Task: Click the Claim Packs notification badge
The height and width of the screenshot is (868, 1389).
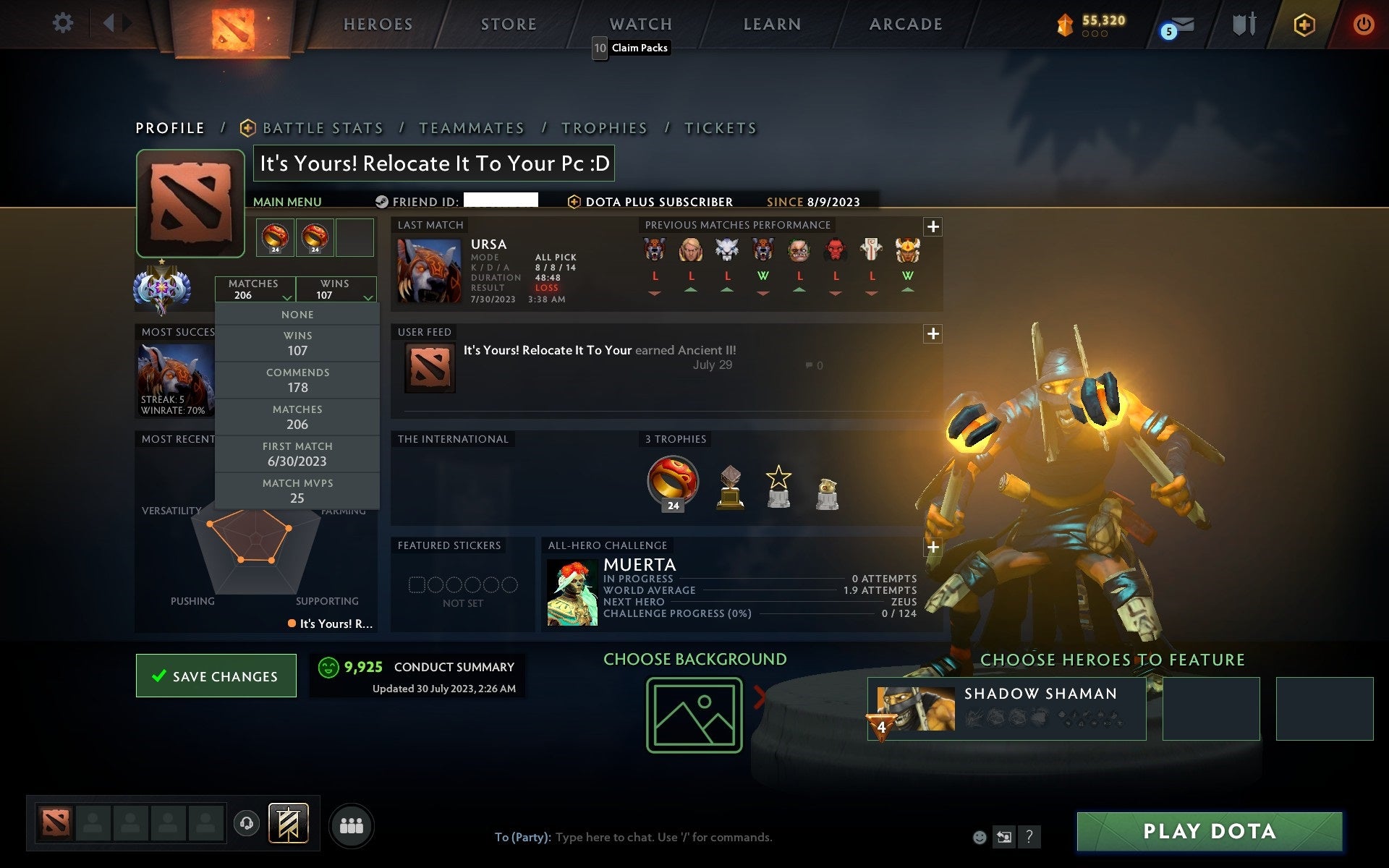Action: tap(599, 48)
